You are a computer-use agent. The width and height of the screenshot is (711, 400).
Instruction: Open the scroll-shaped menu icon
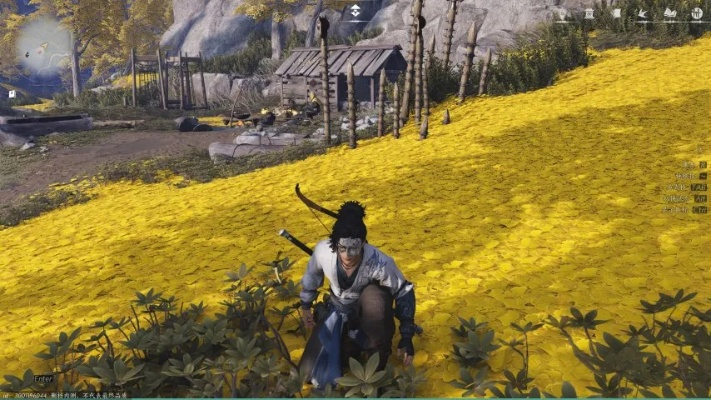pos(616,13)
